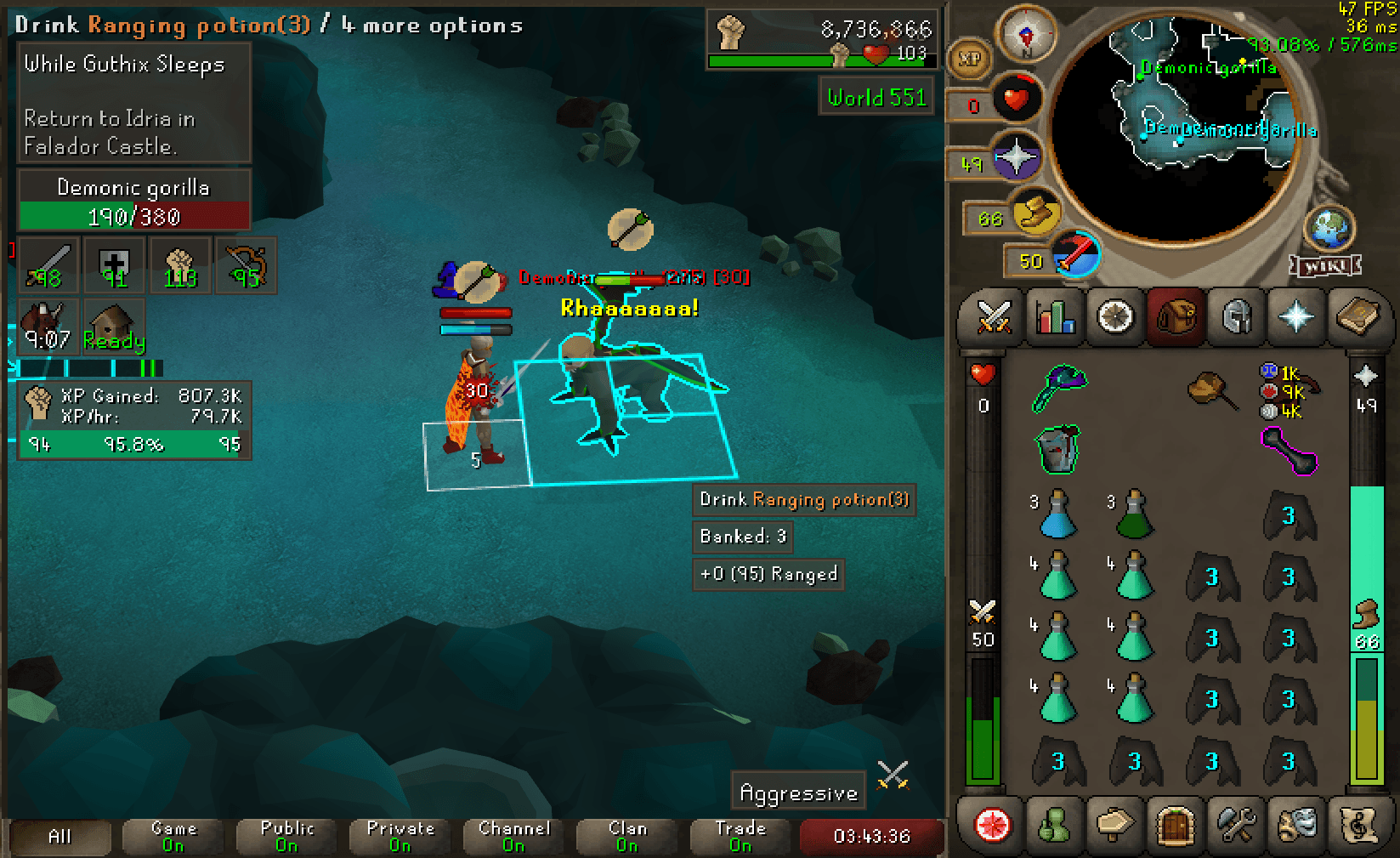
Task: Click the Wiki lookup banner
Action: click(1323, 266)
